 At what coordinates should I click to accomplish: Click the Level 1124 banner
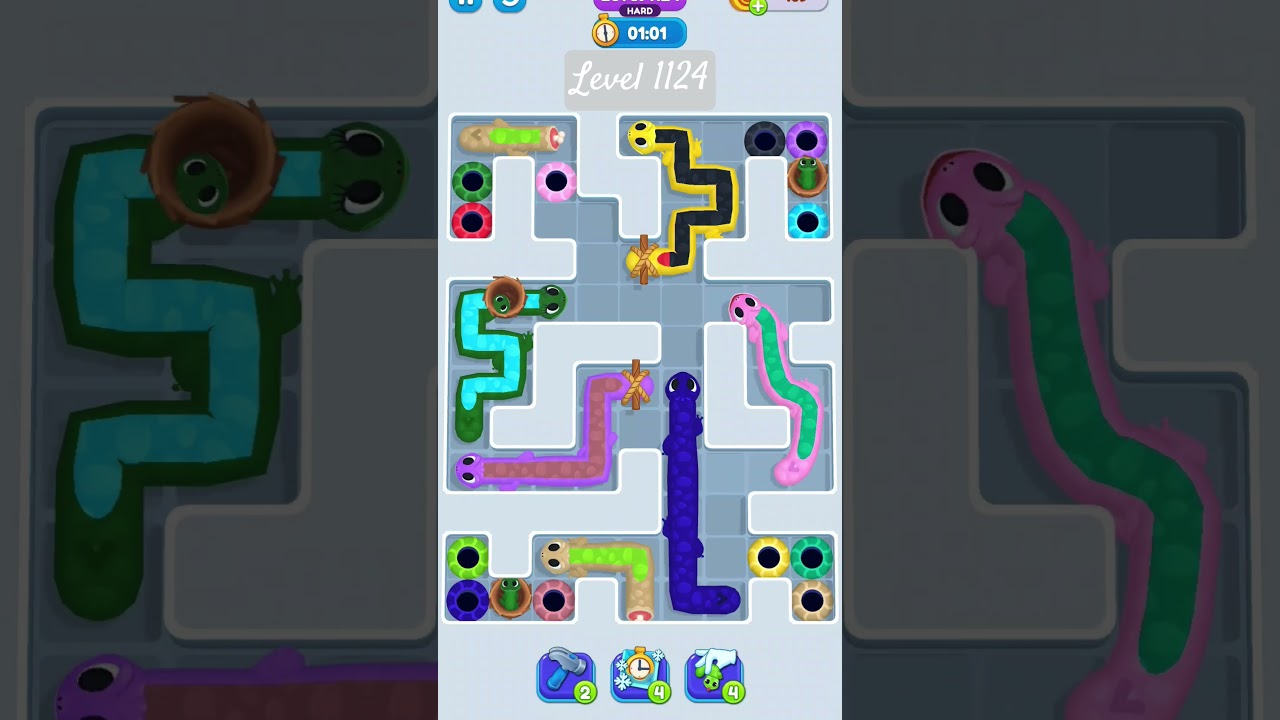640,80
